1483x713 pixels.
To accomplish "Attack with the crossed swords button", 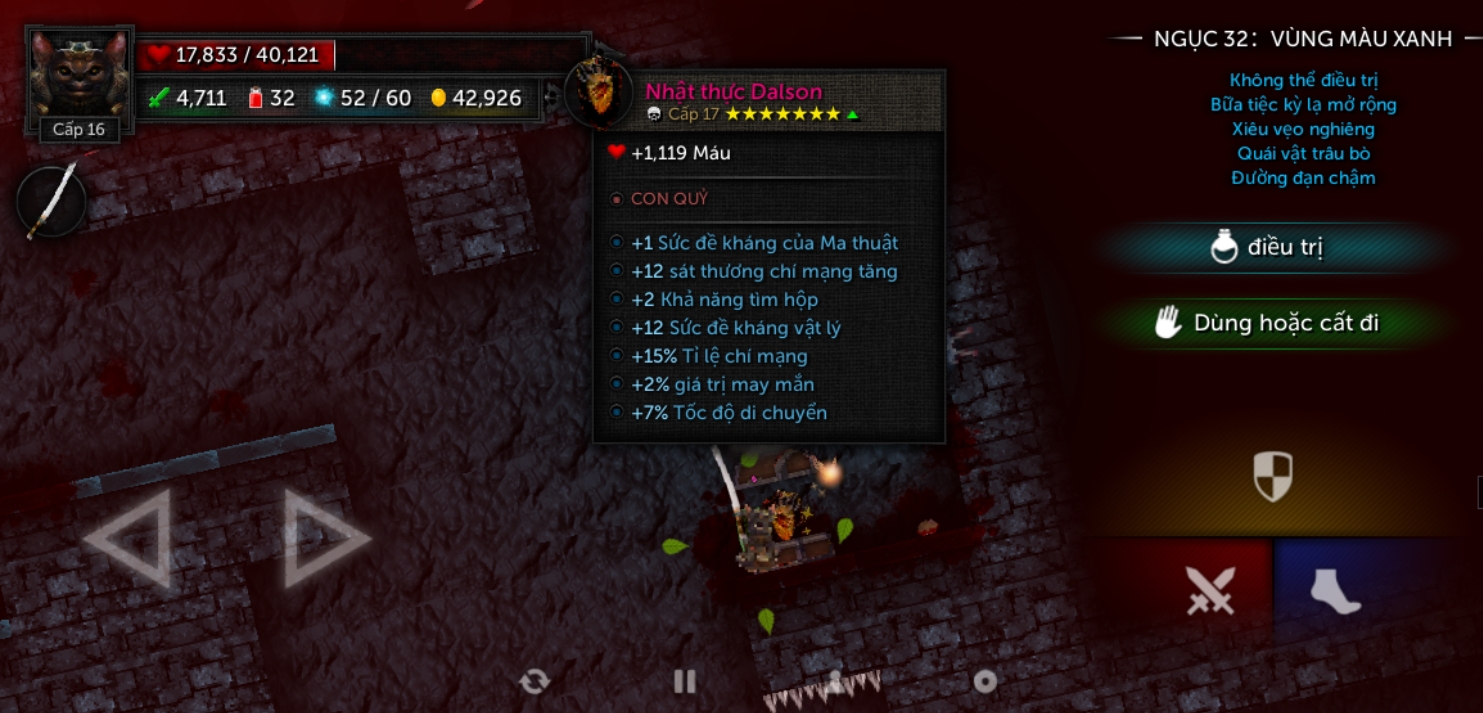I will (1210, 590).
